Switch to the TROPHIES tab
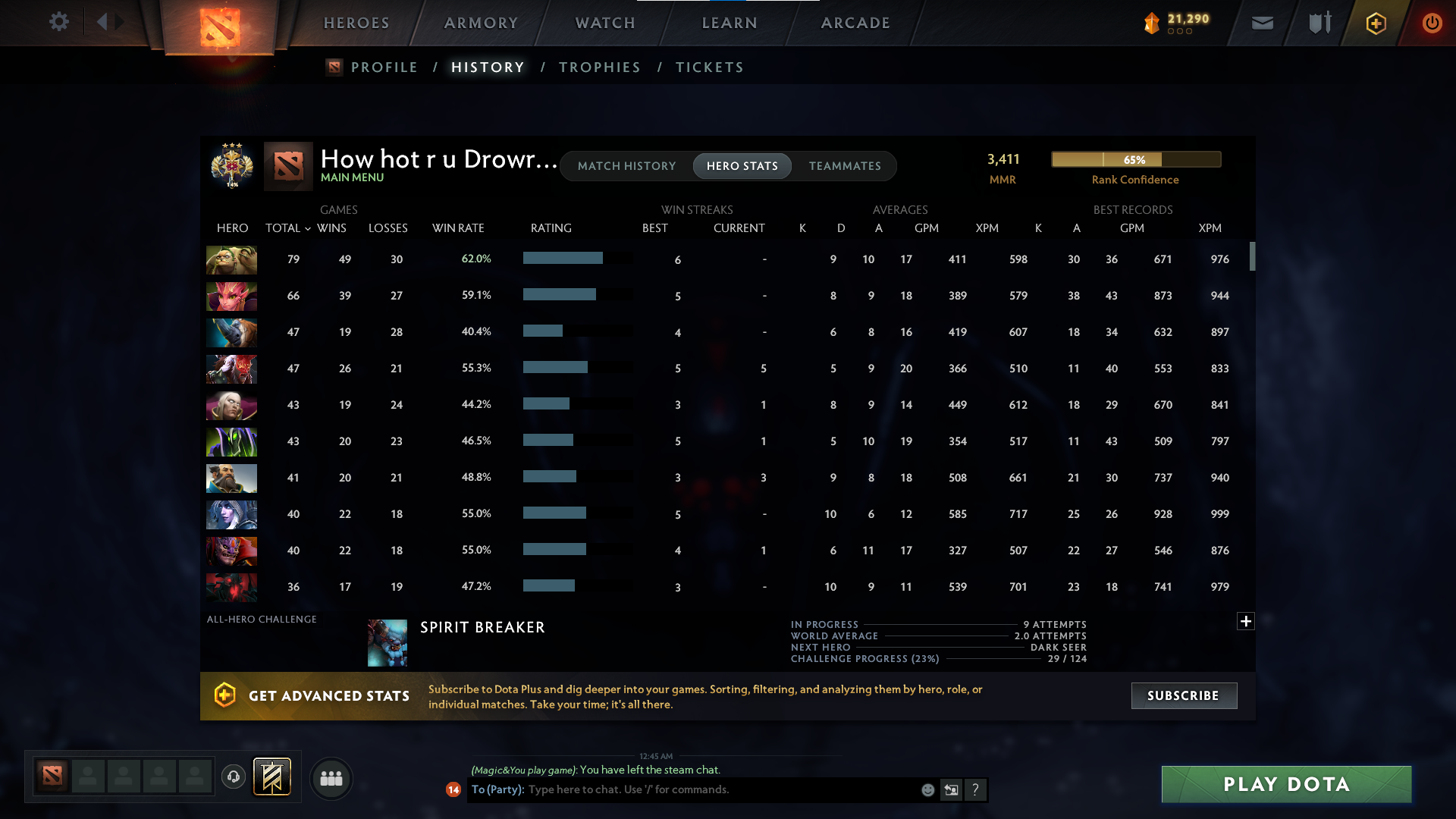Image resolution: width=1456 pixels, height=819 pixels. (599, 67)
